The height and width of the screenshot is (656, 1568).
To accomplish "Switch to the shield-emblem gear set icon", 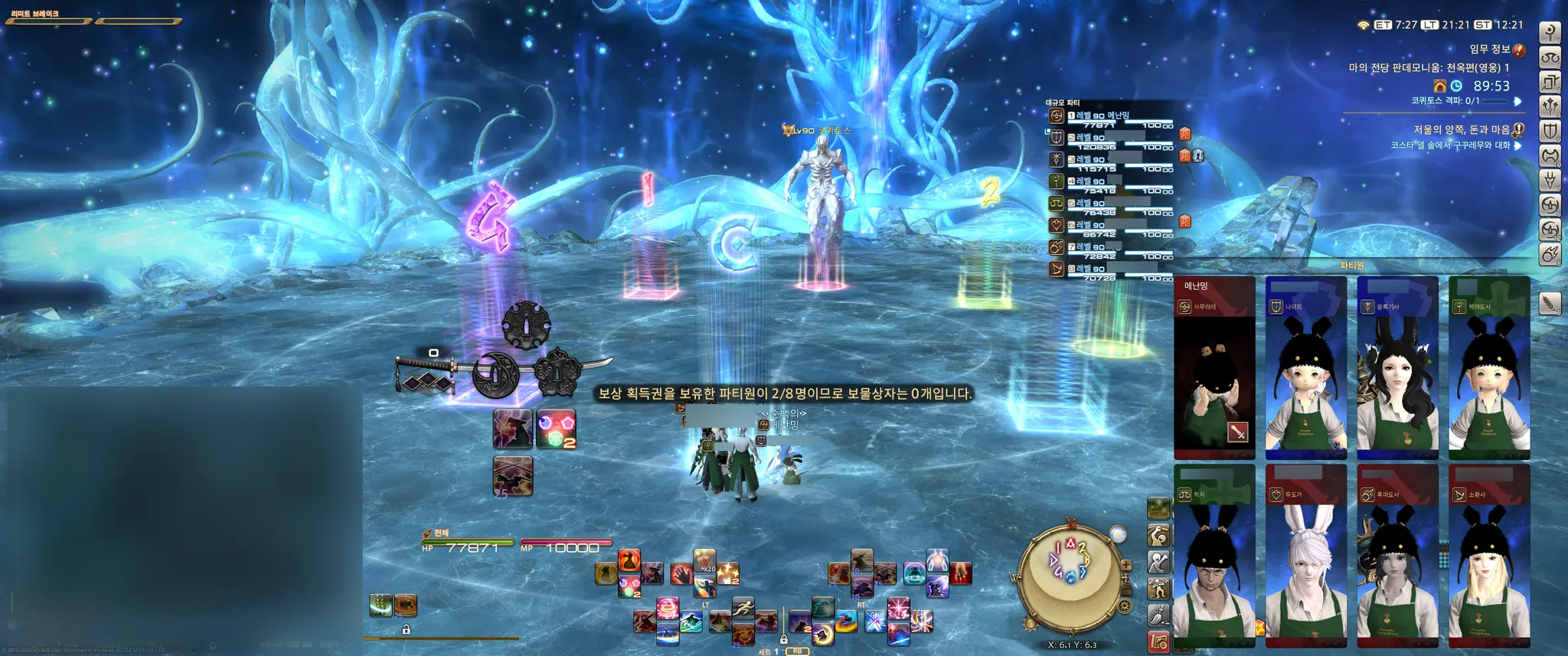I will [1550, 131].
